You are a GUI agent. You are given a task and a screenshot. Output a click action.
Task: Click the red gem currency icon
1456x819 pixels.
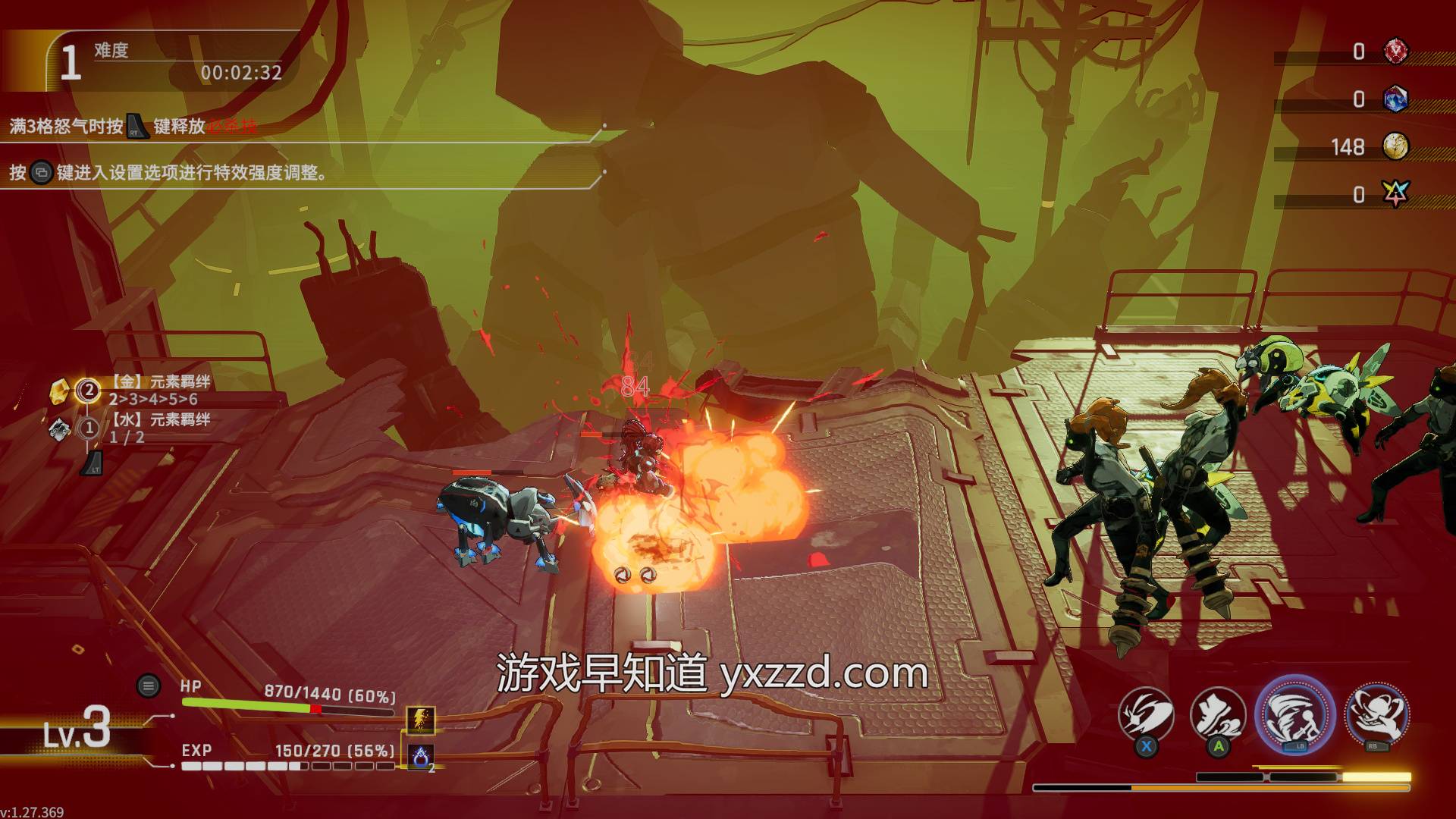click(x=1395, y=51)
